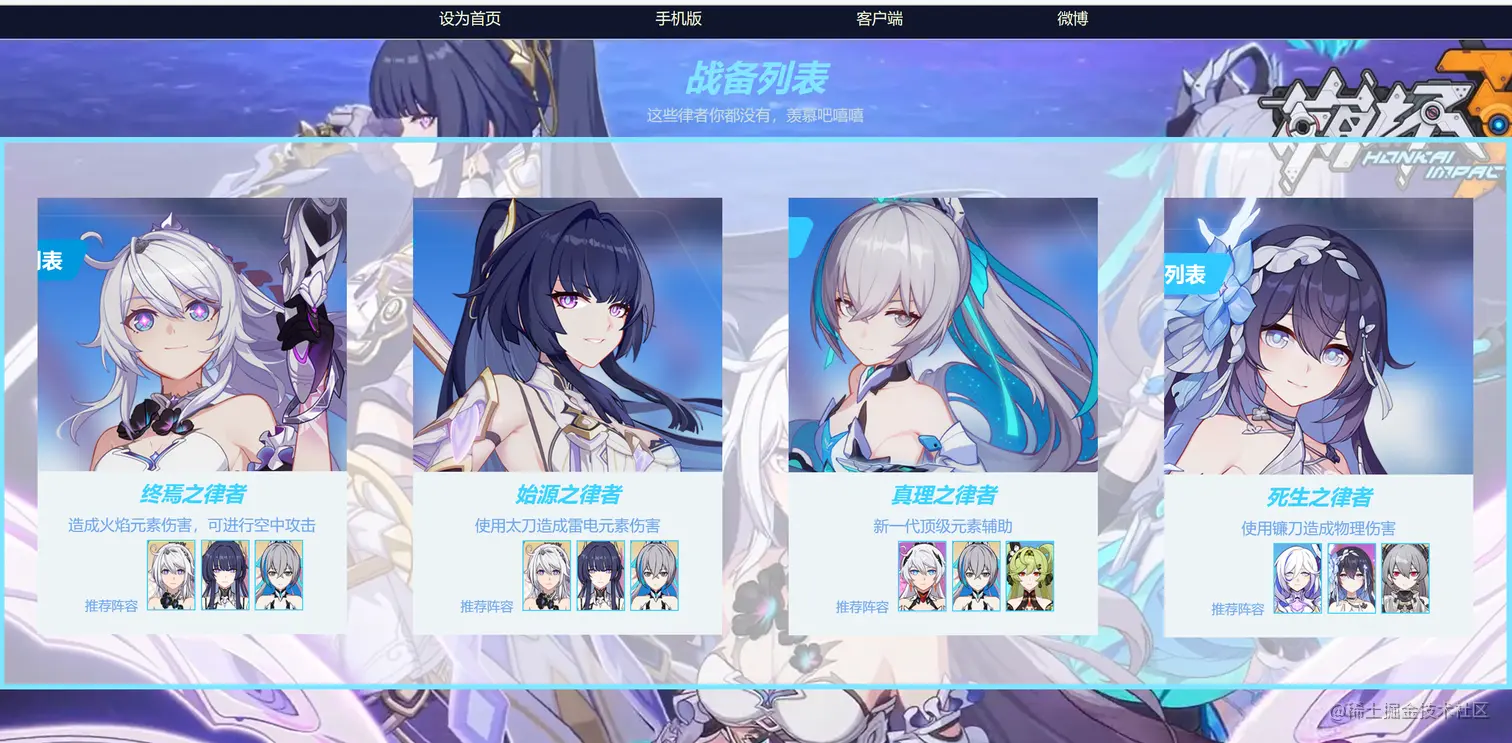The width and height of the screenshot is (1512, 743).
Task: Select the dark-haired lineup portrait under 始源之律者
Action: (x=600, y=577)
